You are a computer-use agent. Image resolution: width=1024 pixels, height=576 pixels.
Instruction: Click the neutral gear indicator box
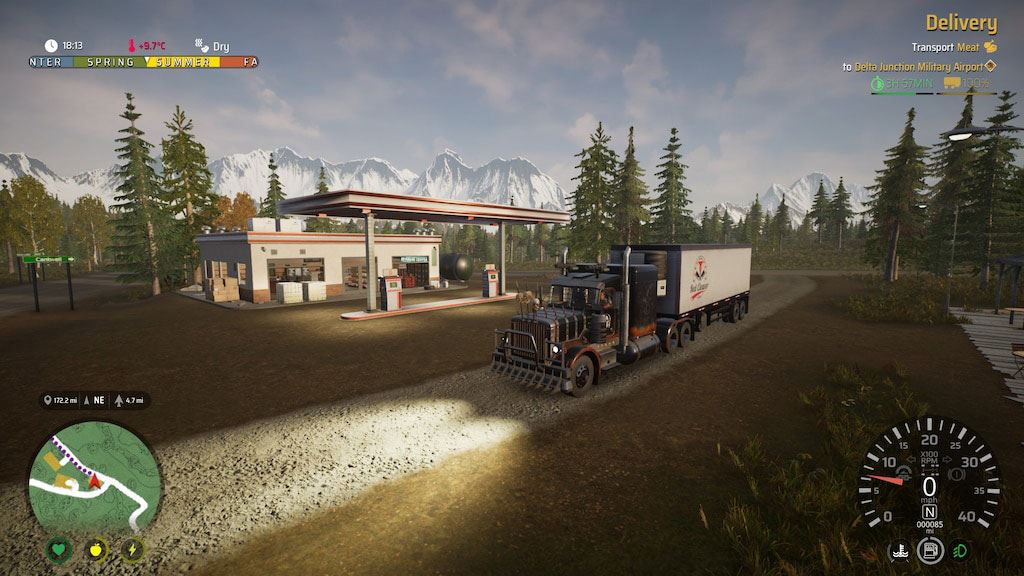tap(929, 511)
